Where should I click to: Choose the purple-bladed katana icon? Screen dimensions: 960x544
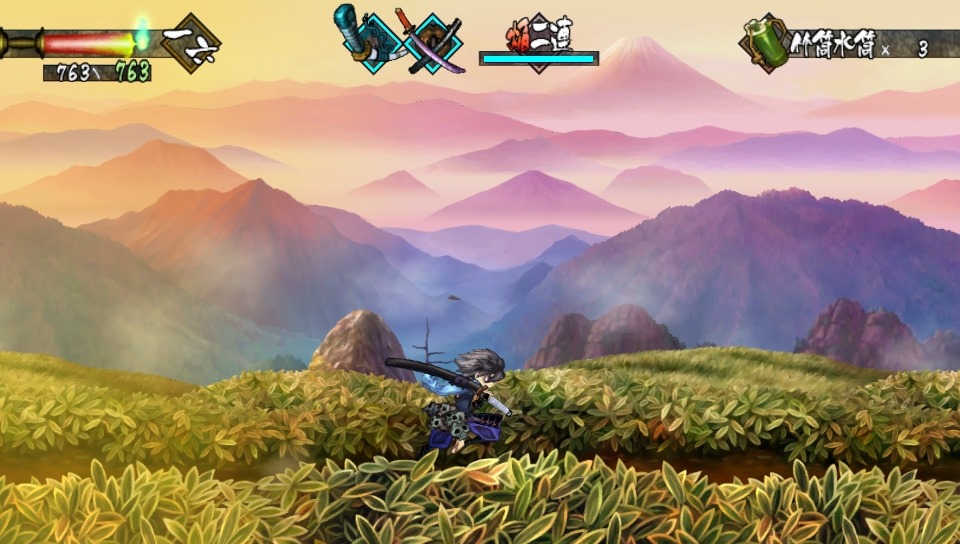pos(433,41)
